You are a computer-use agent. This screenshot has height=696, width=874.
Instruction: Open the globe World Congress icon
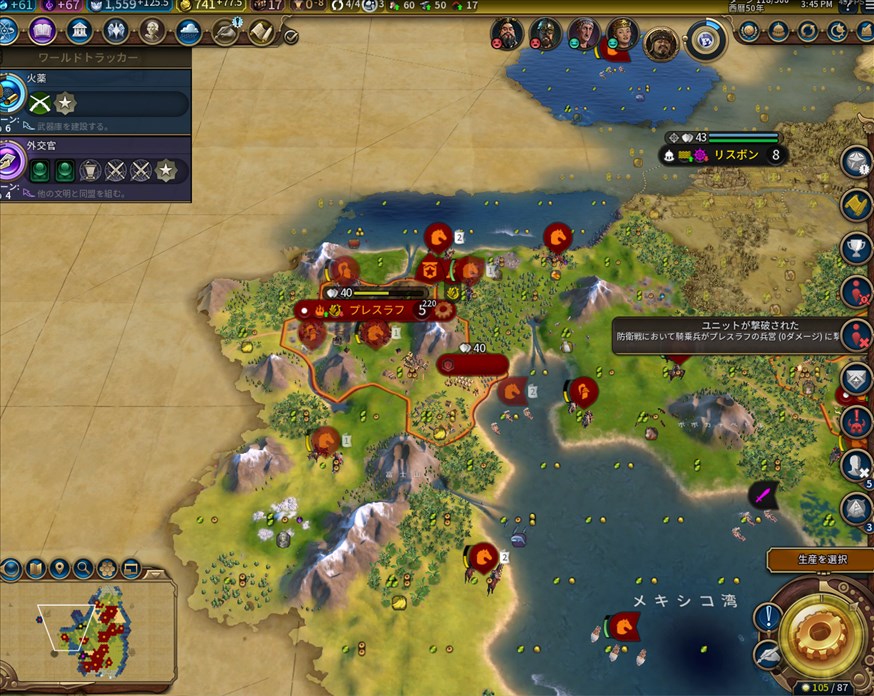[x=705, y=40]
